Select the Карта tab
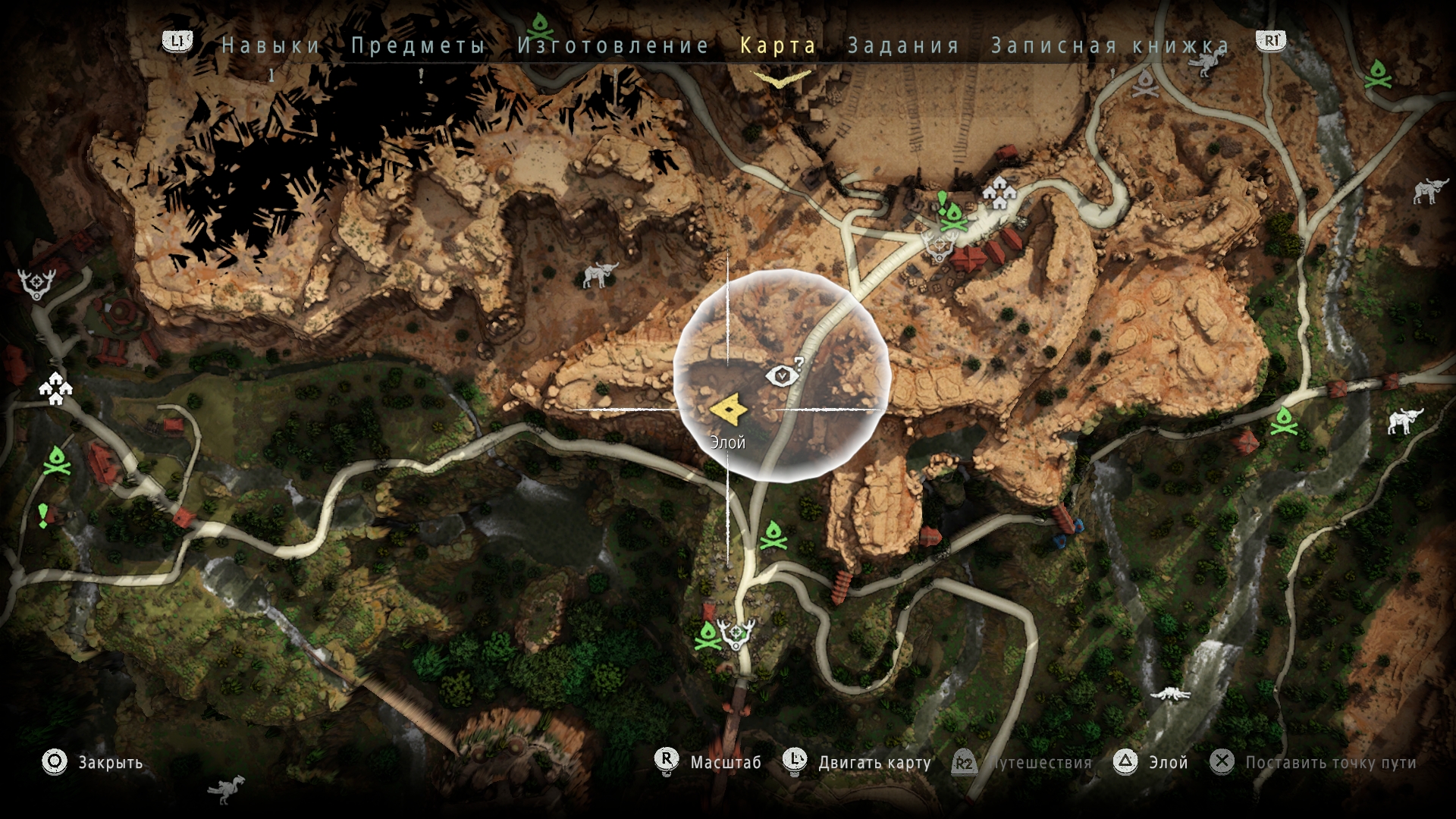This screenshot has height=819, width=1456. click(x=778, y=45)
